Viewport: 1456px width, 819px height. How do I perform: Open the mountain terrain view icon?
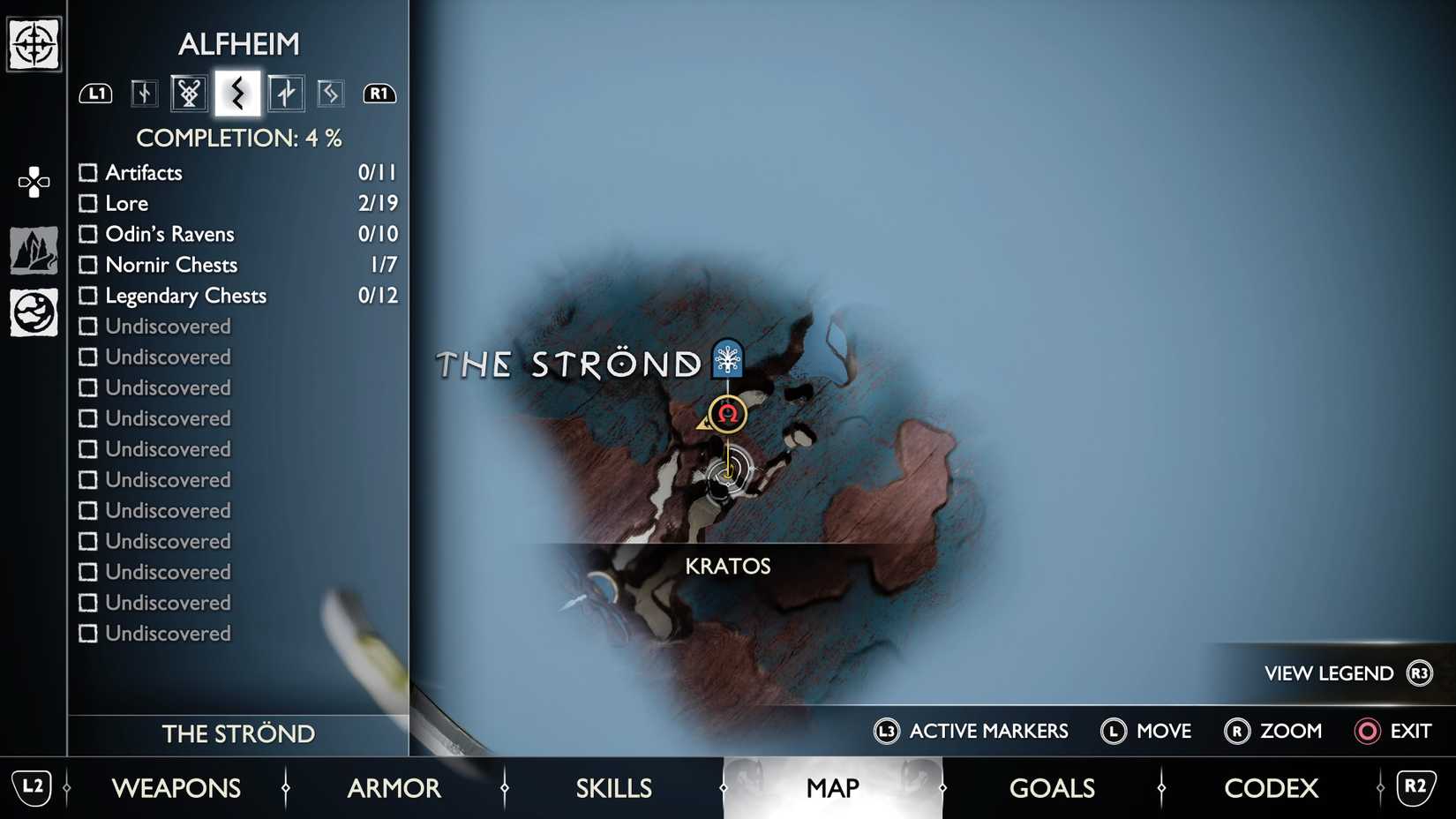coord(33,248)
